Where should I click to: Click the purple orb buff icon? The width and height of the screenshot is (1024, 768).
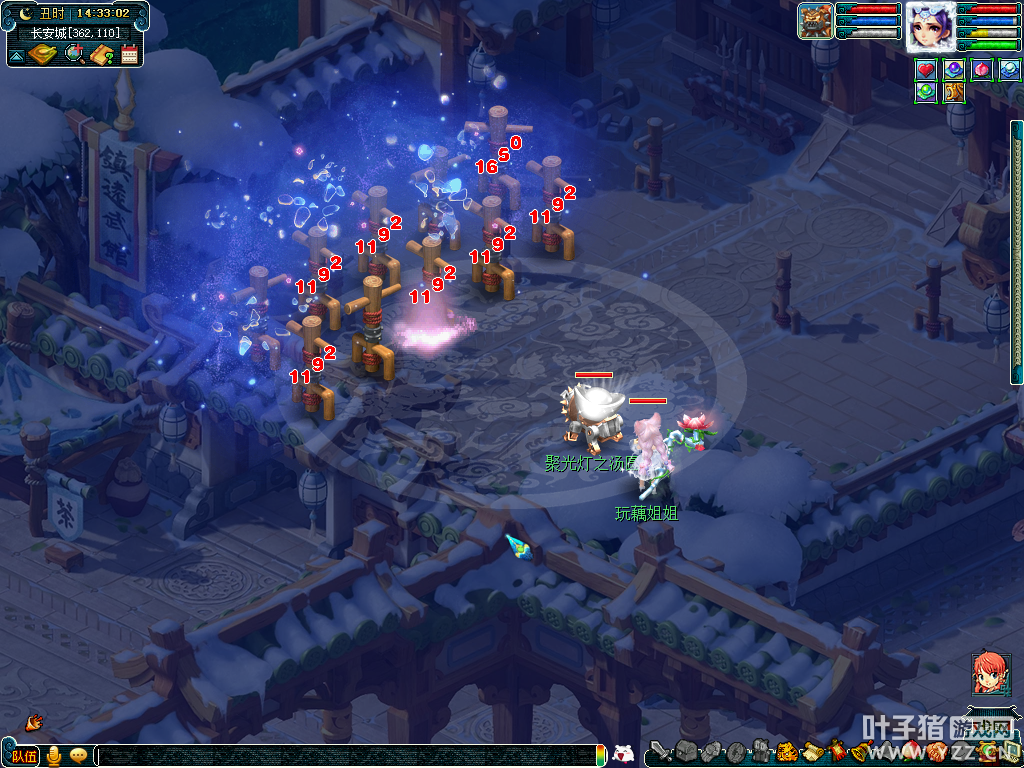[x=953, y=70]
